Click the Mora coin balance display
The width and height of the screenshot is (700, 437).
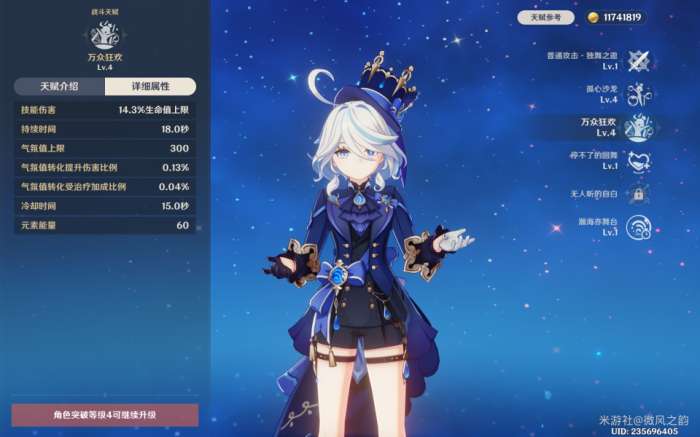(x=615, y=18)
